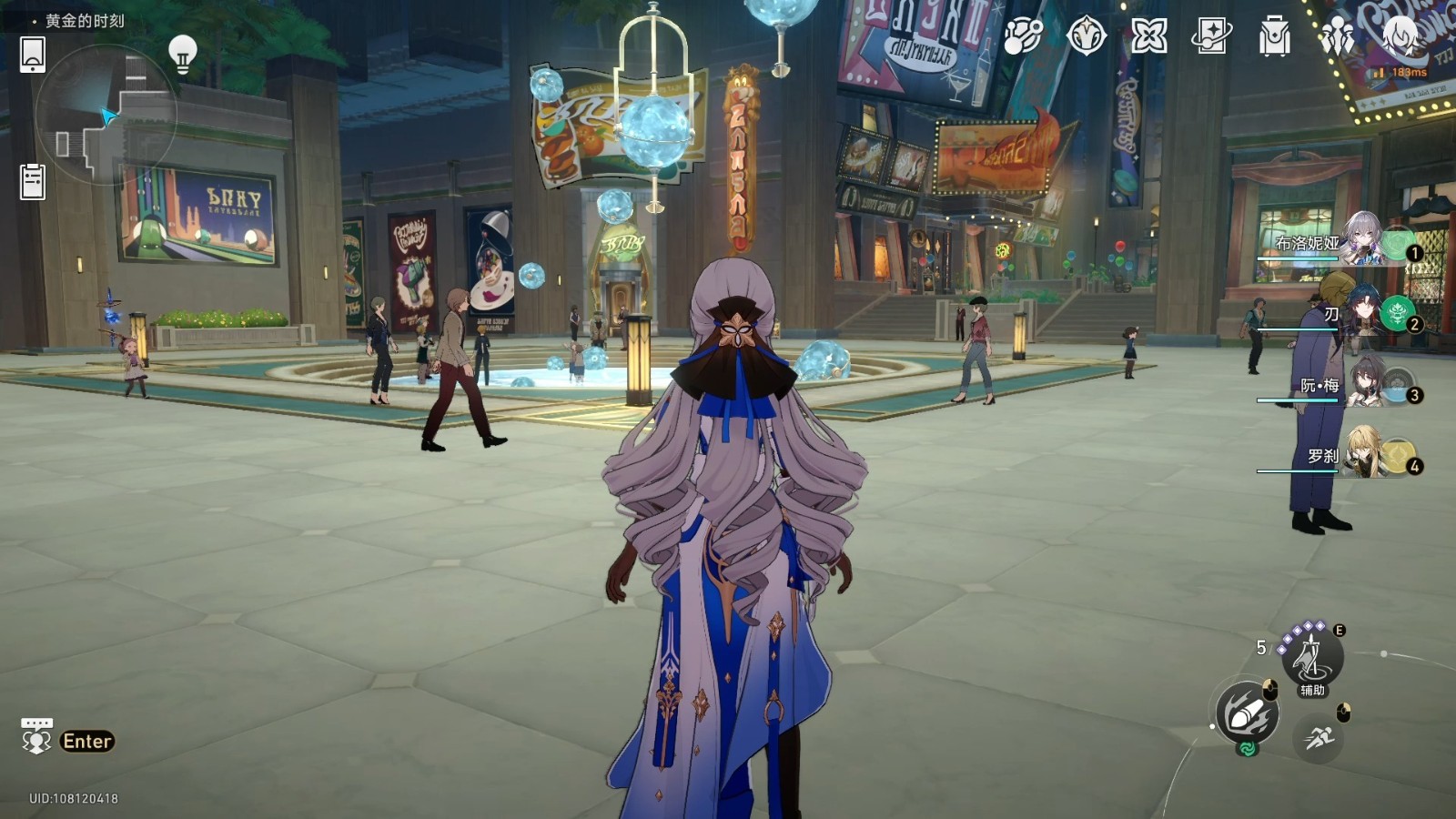
Task: Activate the basic attack button
Action: [1248, 713]
